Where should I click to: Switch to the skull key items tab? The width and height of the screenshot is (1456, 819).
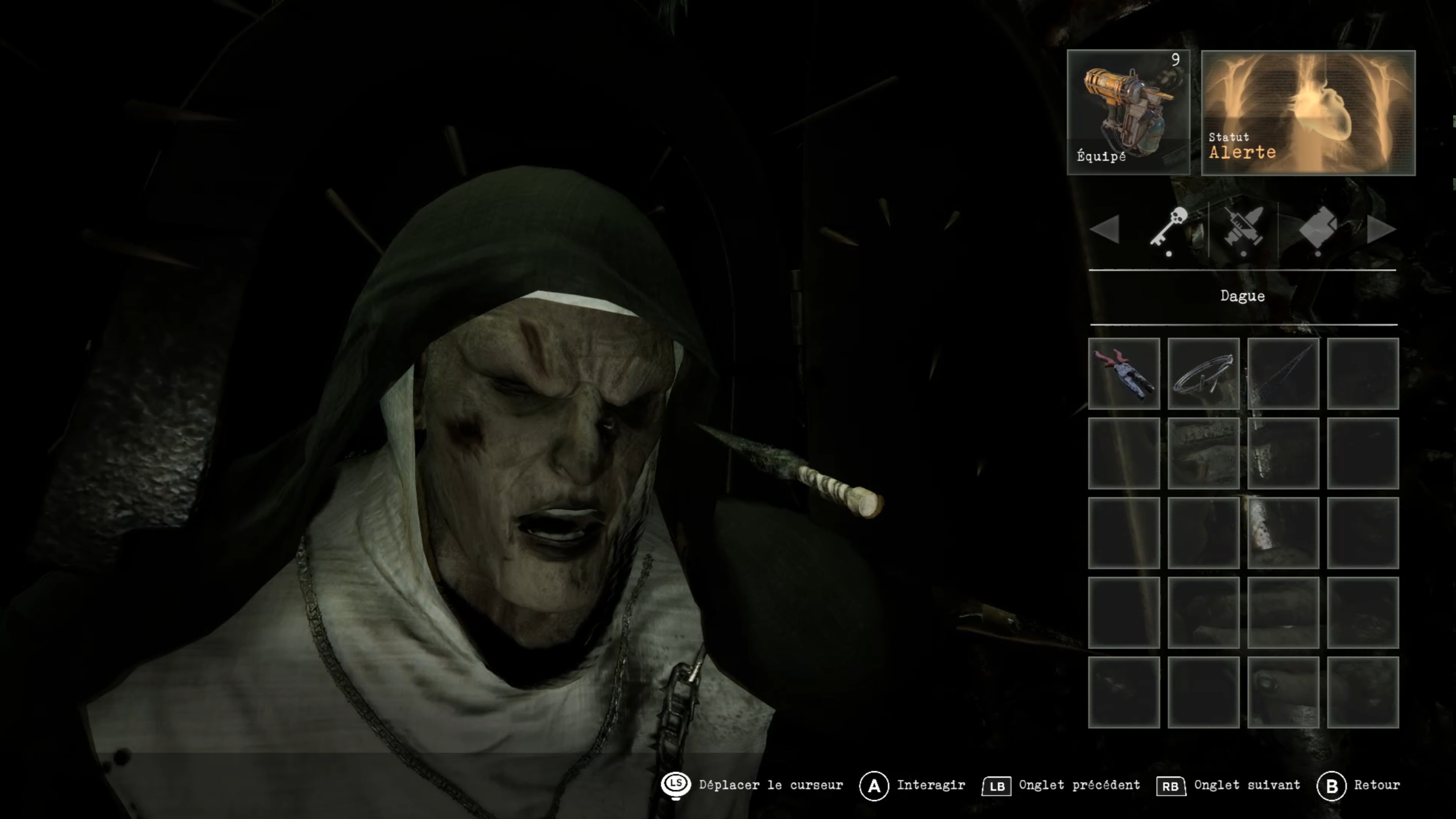(x=1169, y=228)
